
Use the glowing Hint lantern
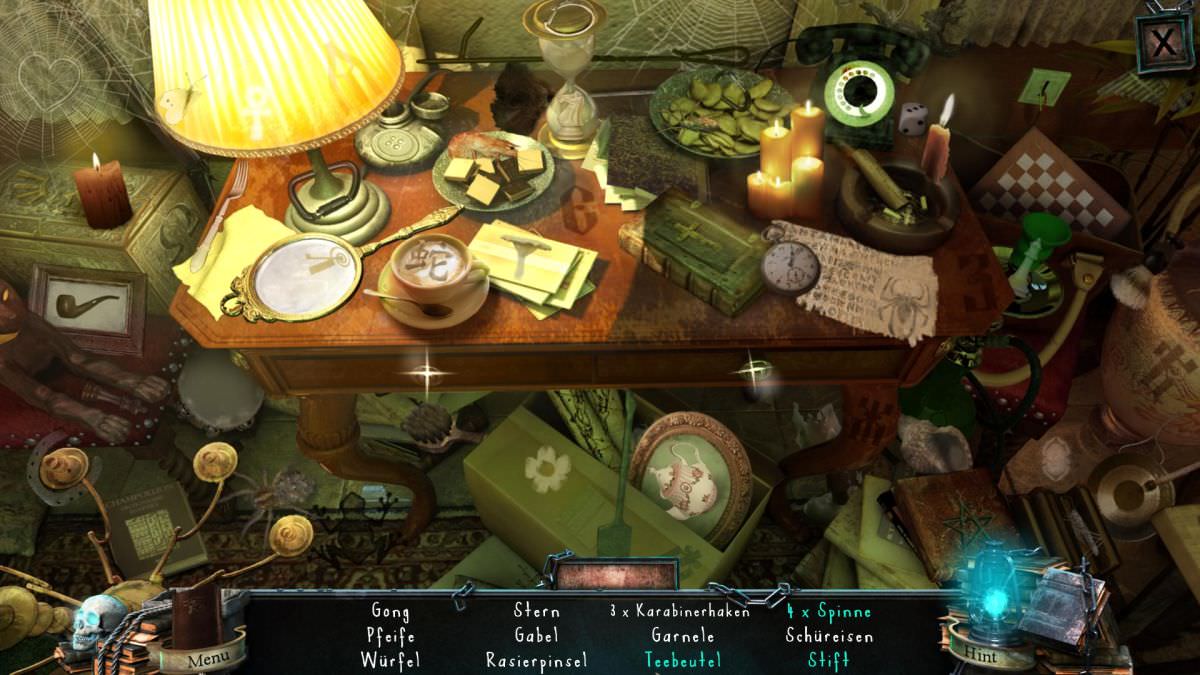992,605
